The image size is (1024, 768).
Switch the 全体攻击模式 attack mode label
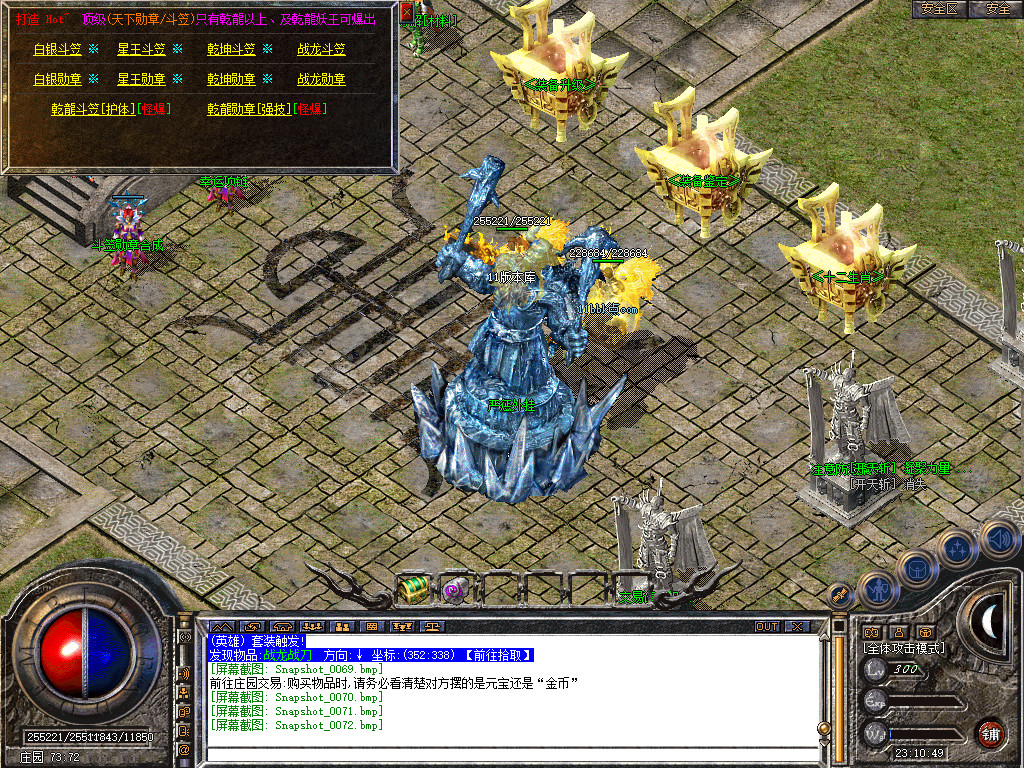[904, 648]
